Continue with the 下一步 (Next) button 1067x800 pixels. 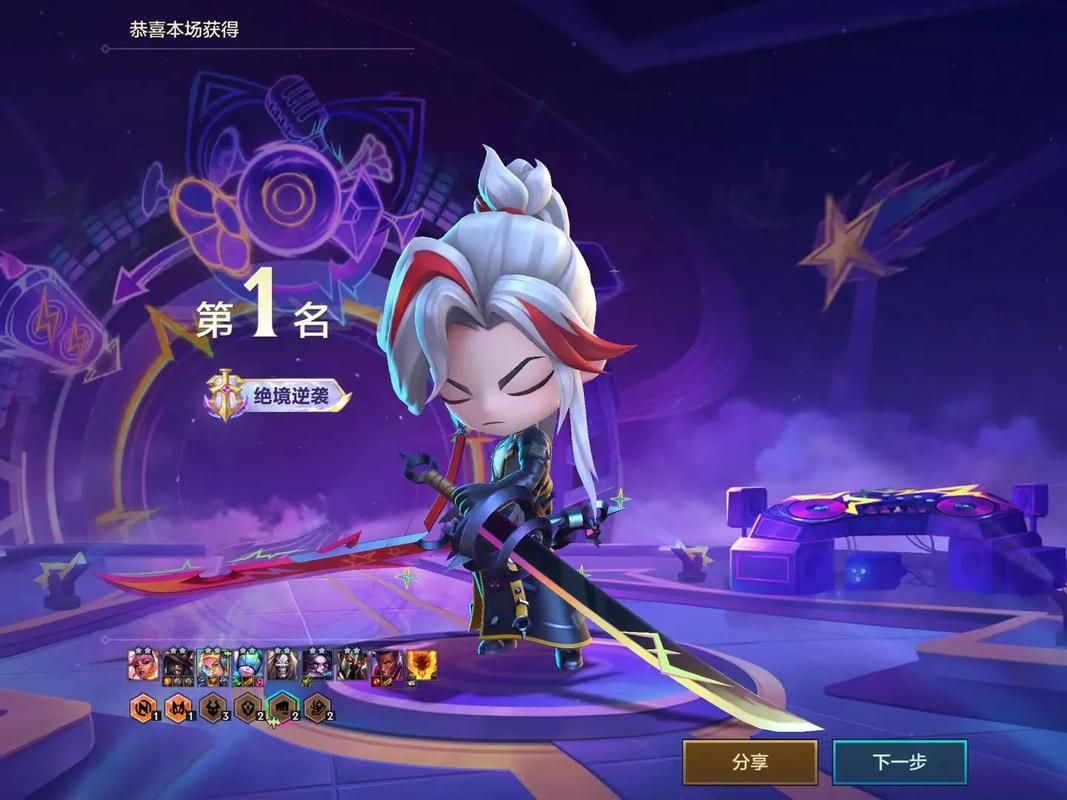[x=899, y=762]
